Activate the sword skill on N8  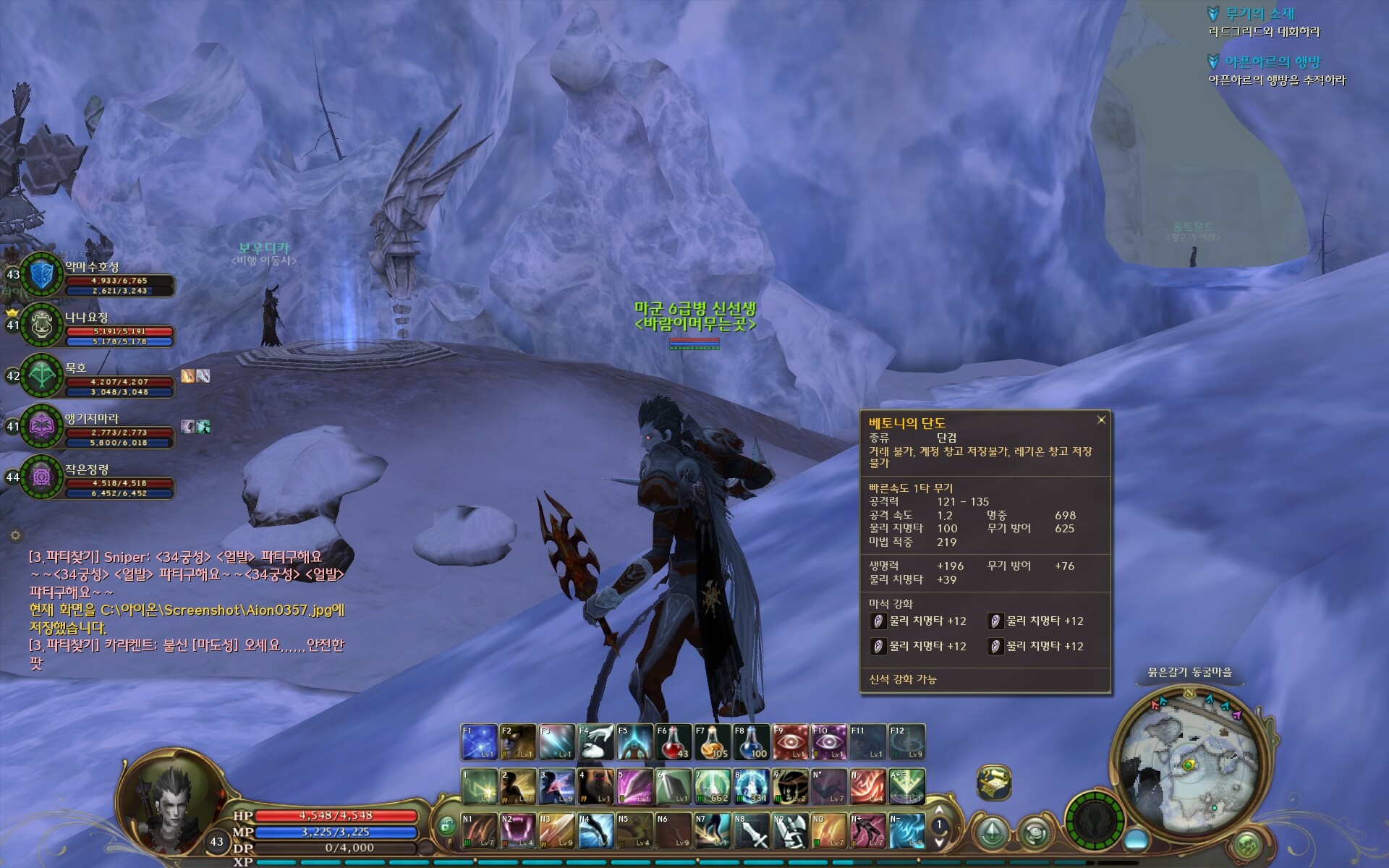tap(751, 830)
